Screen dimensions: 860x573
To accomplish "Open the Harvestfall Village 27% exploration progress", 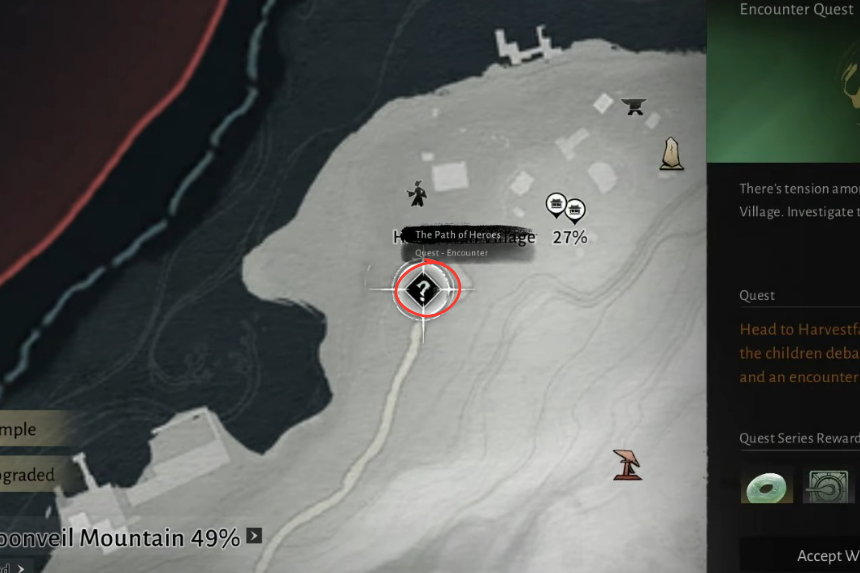I will tap(569, 237).
